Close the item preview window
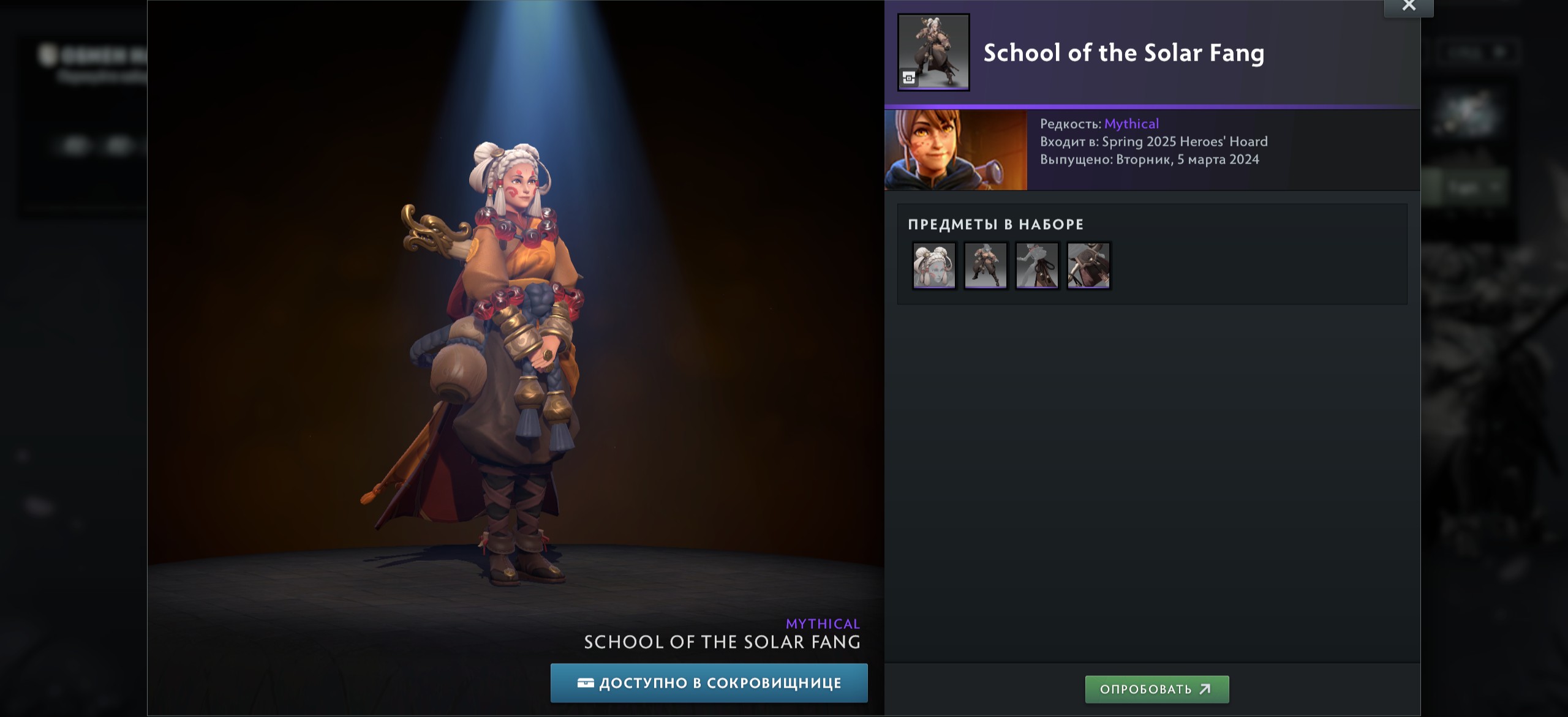 click(1408, 7)
